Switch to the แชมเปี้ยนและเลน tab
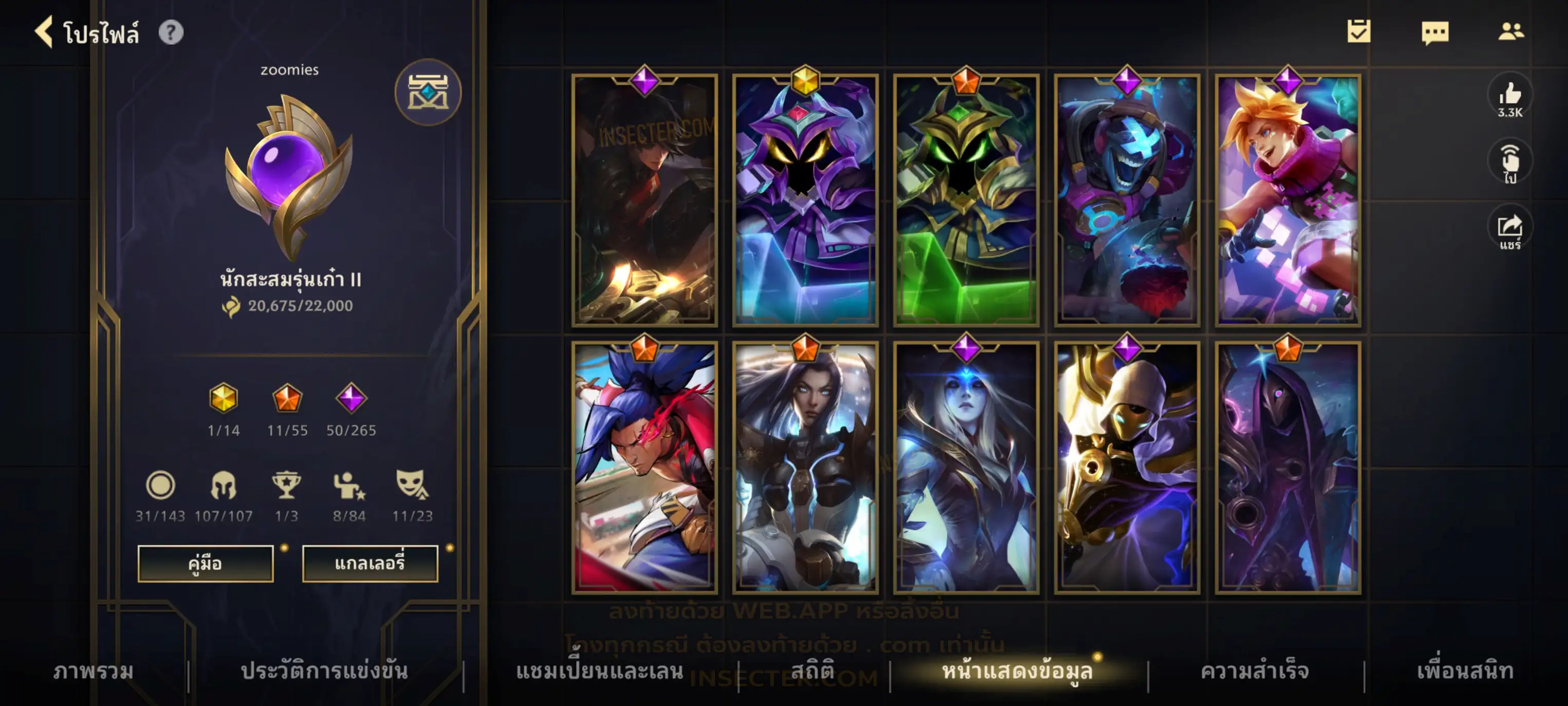Image resolution: width=1568 pixels, height=706 pixels. 600,671
